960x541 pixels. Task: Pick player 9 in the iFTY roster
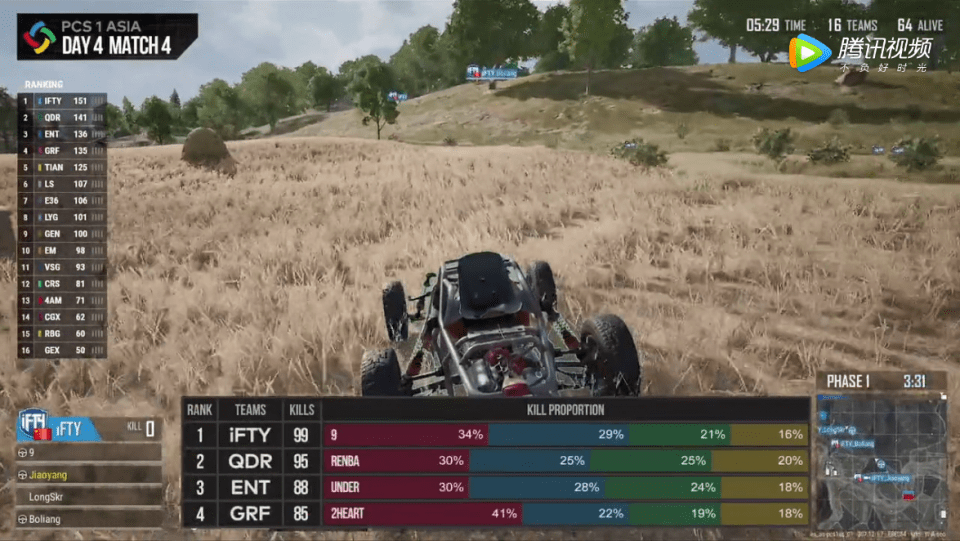pos(89,452)
